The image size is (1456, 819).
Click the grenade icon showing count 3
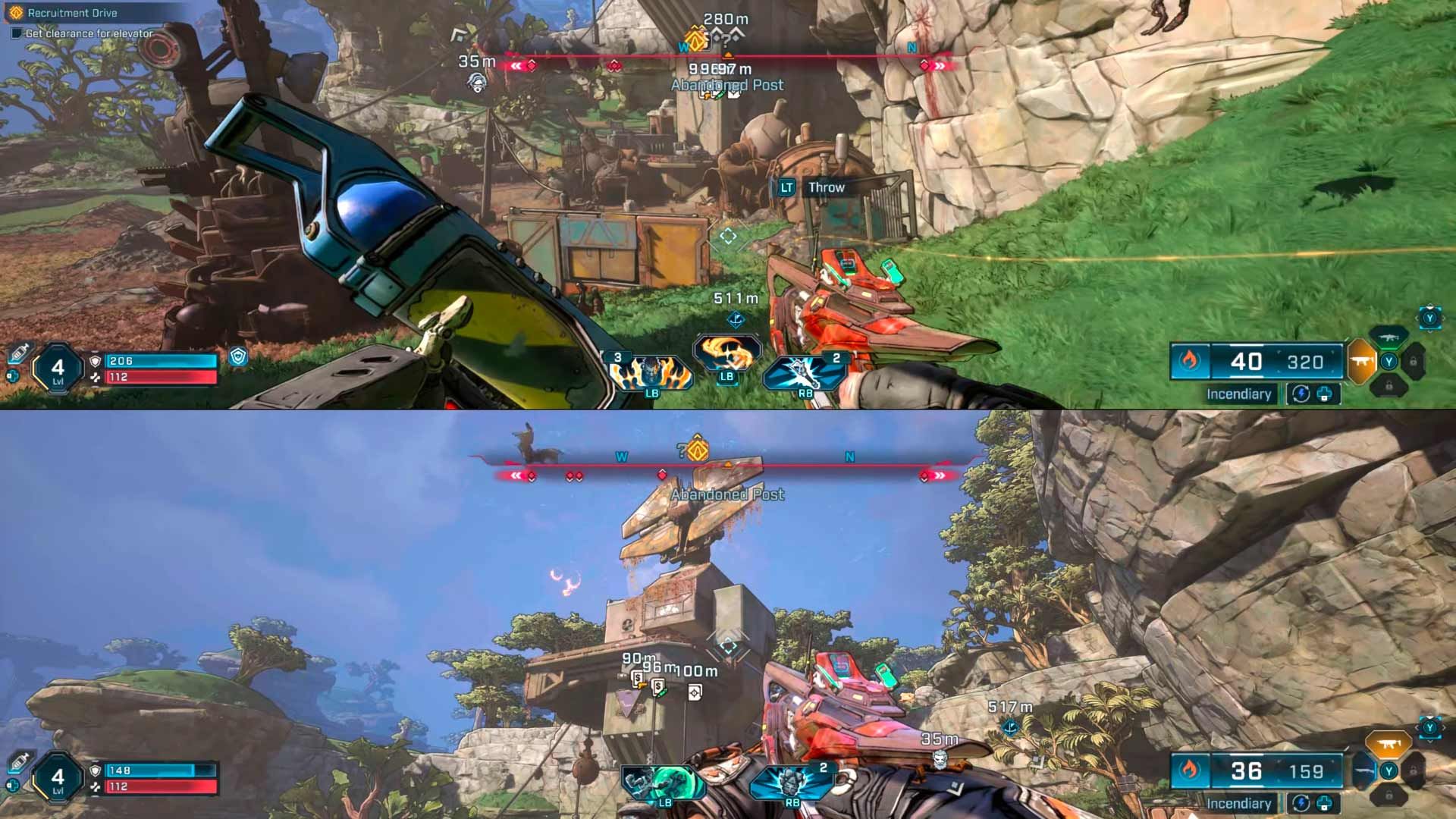pyautogui.click(x=649, y=375)
